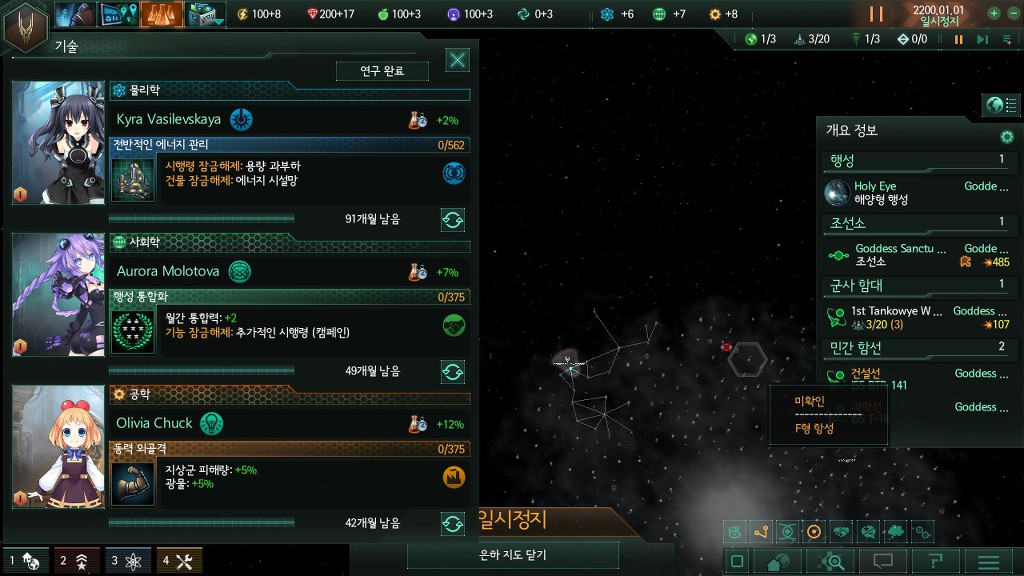This screenshot has width=1024, height=576.
Task: Select scientist Aurora Molotova's portrait
Action: coord(59,294)
